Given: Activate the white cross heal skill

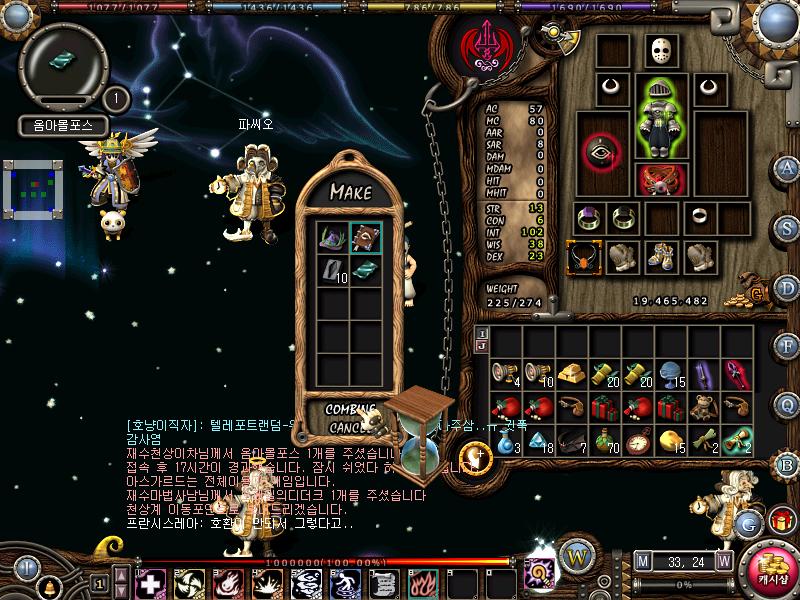Looking at the screenshot, I should tap(150, 583).
